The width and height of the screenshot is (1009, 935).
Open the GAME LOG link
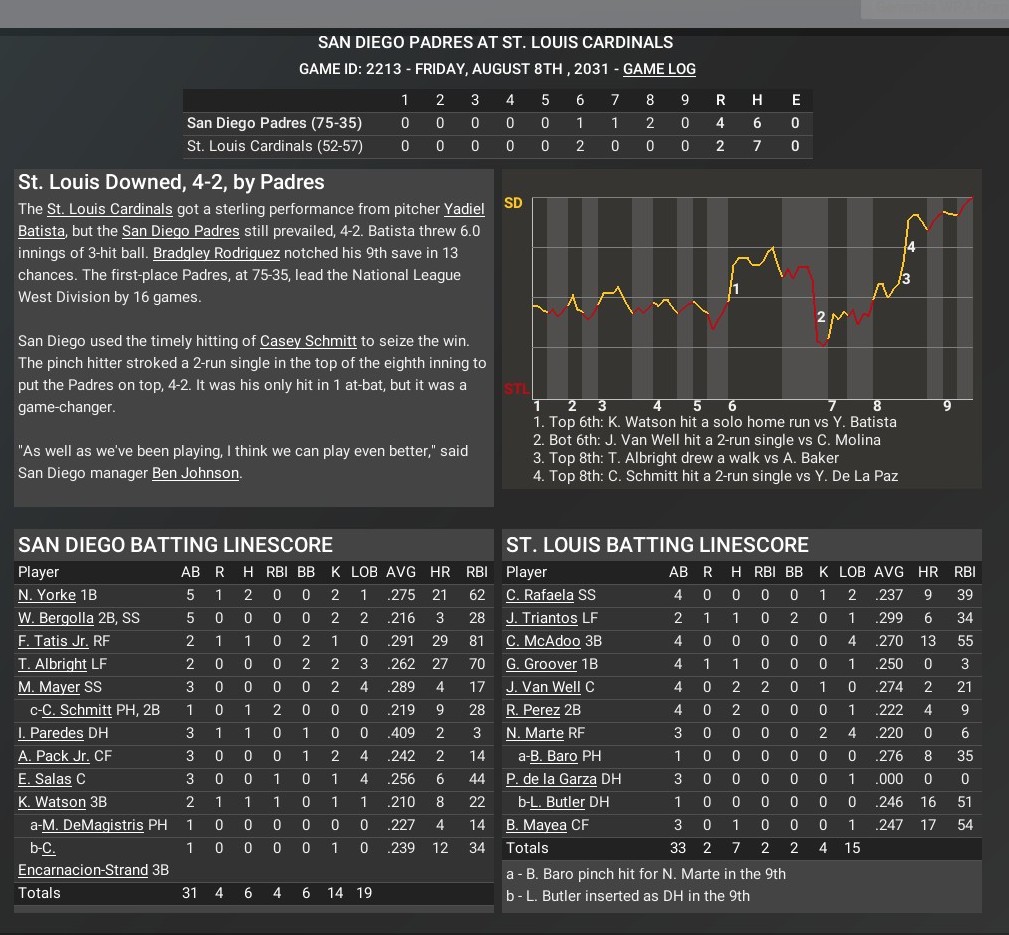coord(659,70)
